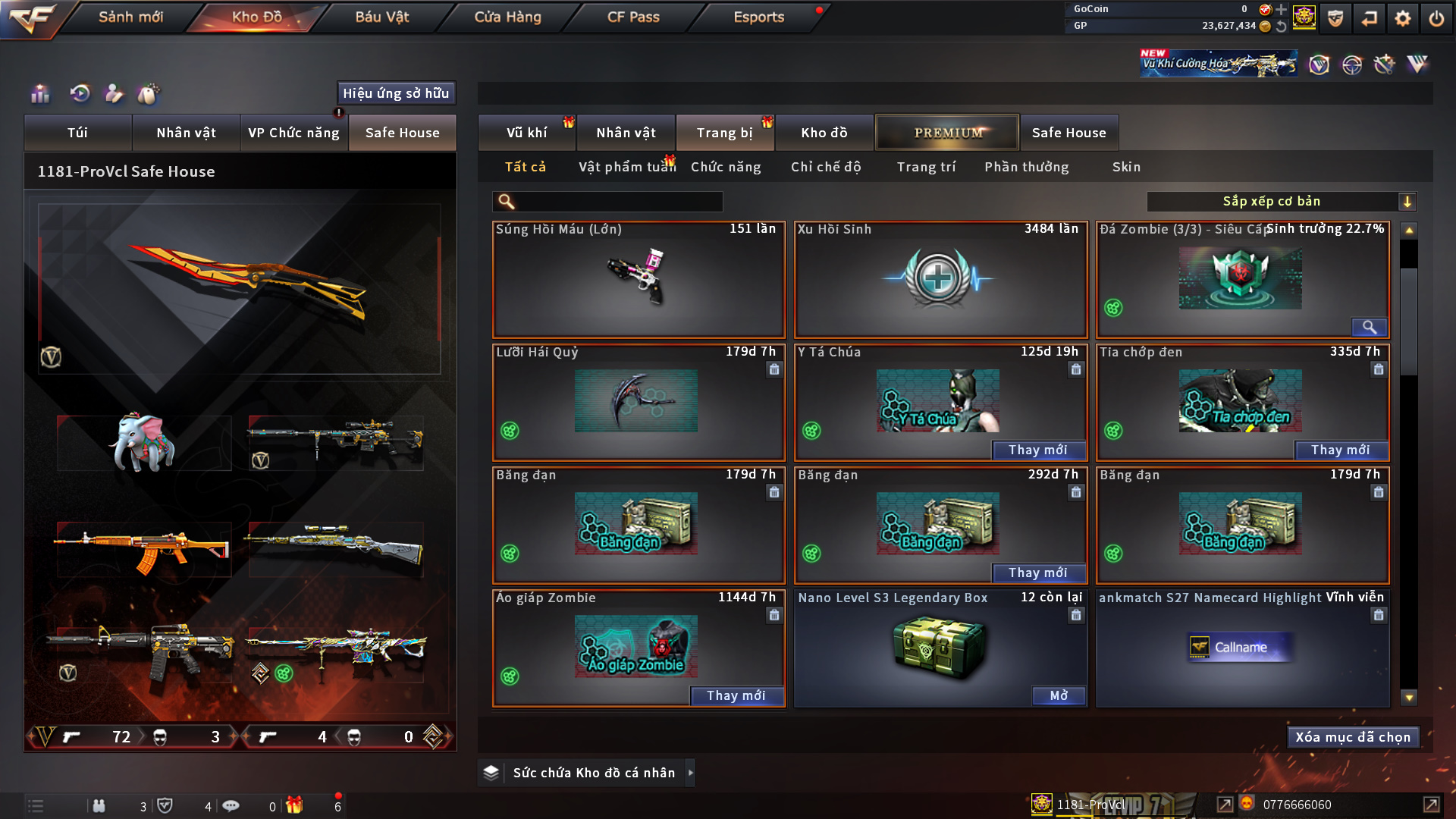The width and height of the screenshot is (1456, 819).
Task: Select the Súng Hồi Máu (Lớn) item
Action: [x=639, y=280]
